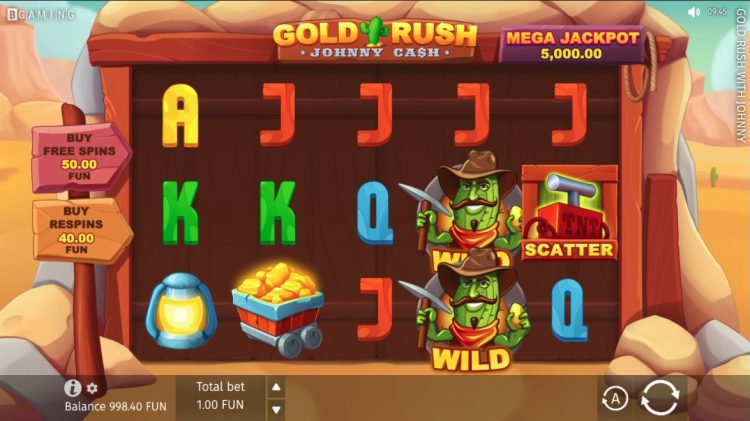This screenshot has width=750, height=421.
Task: Toggle the sound speaker icon
Action: tap(694, 12)
